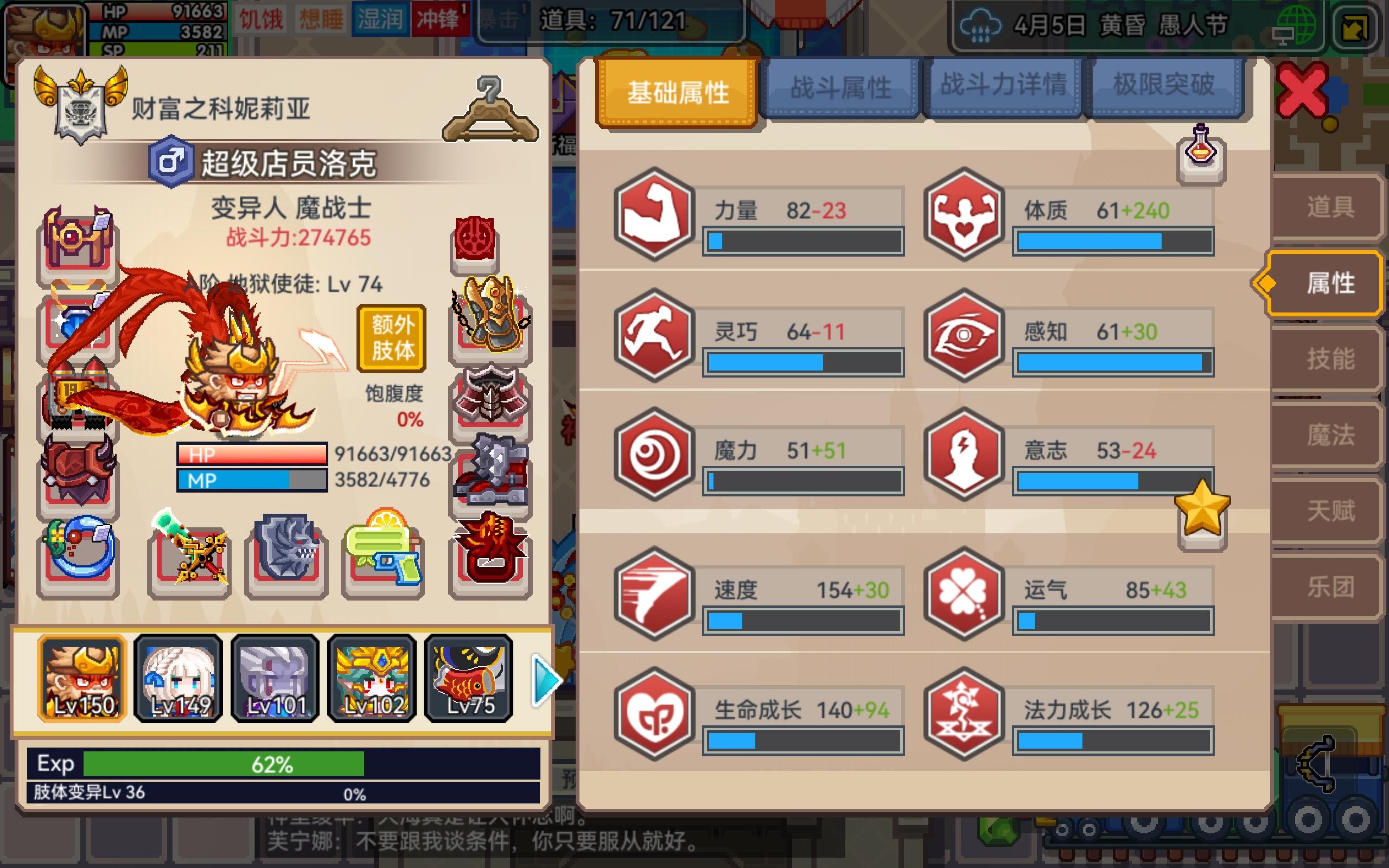Open the 战斗力详情 dropdown tab
Screen dimensions: 1389x868
(x=1004, y=87)
